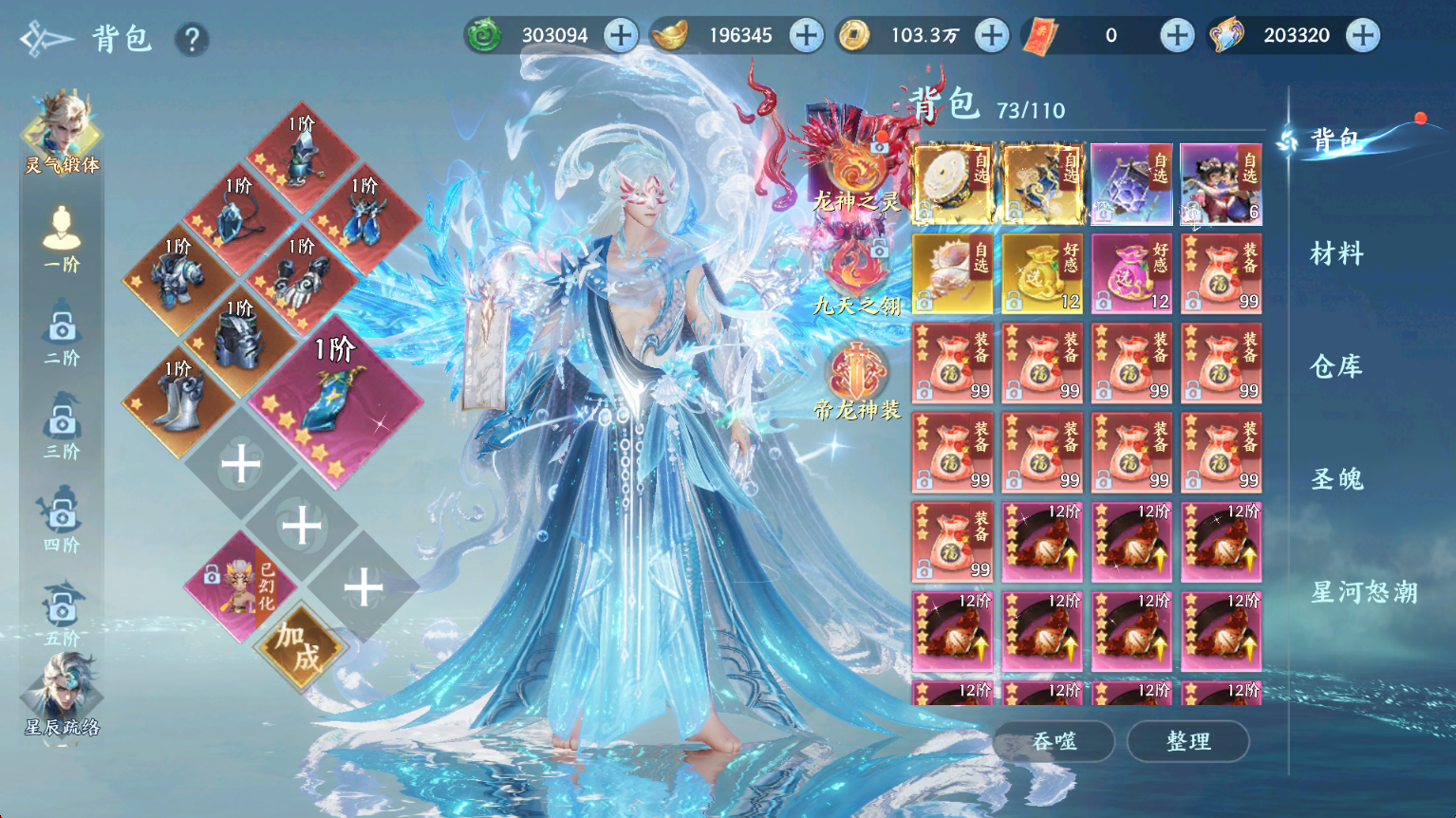This screenshot has height=818, width=1456.
Task: Go back using the top-left arrow
Action: click(x=46, y=40)
